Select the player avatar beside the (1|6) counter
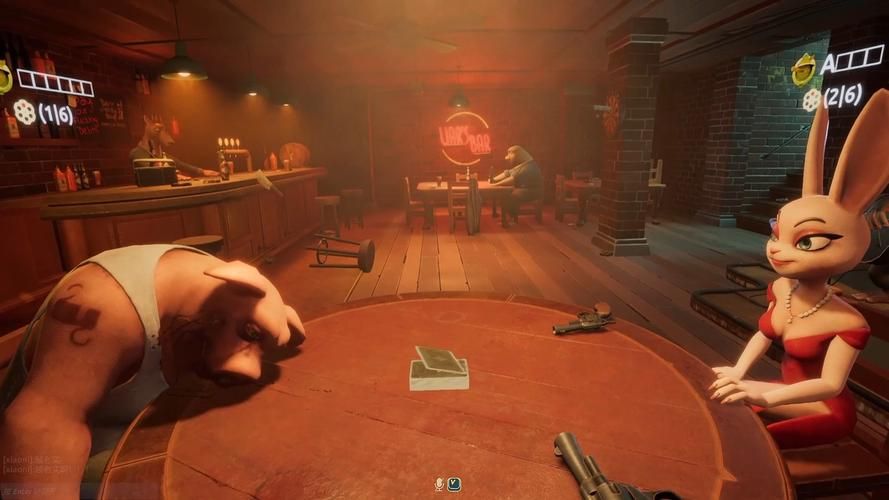This screenshot has height=500, width=889. click(x=5, y=77)
